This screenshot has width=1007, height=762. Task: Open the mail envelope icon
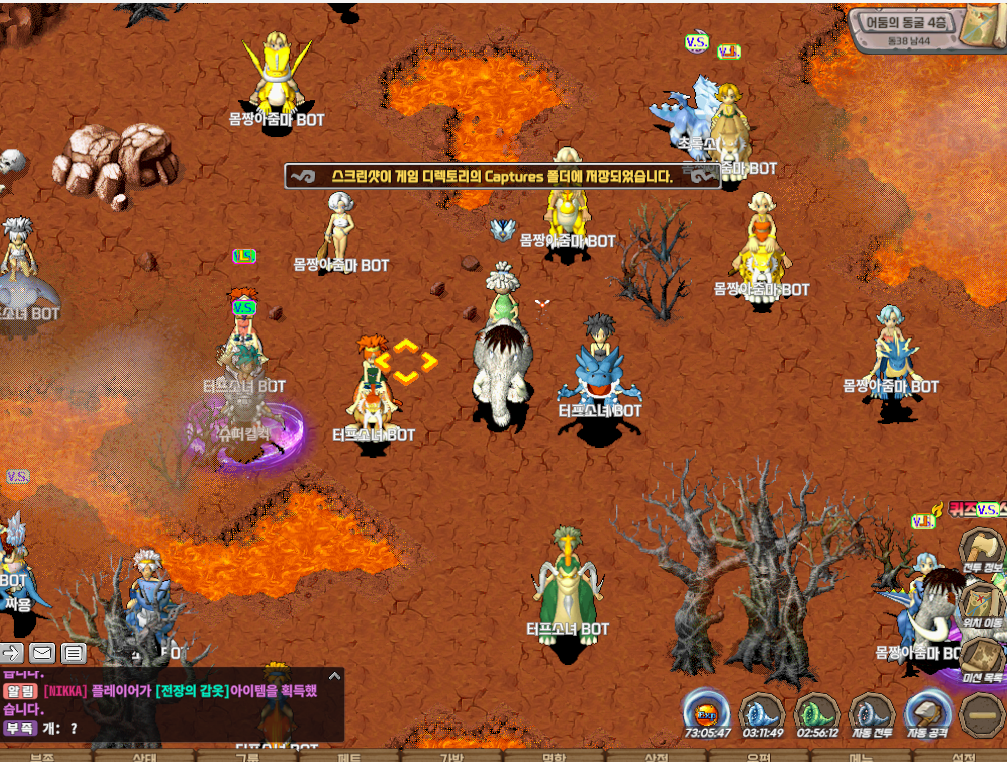click(x=42, y=653)
